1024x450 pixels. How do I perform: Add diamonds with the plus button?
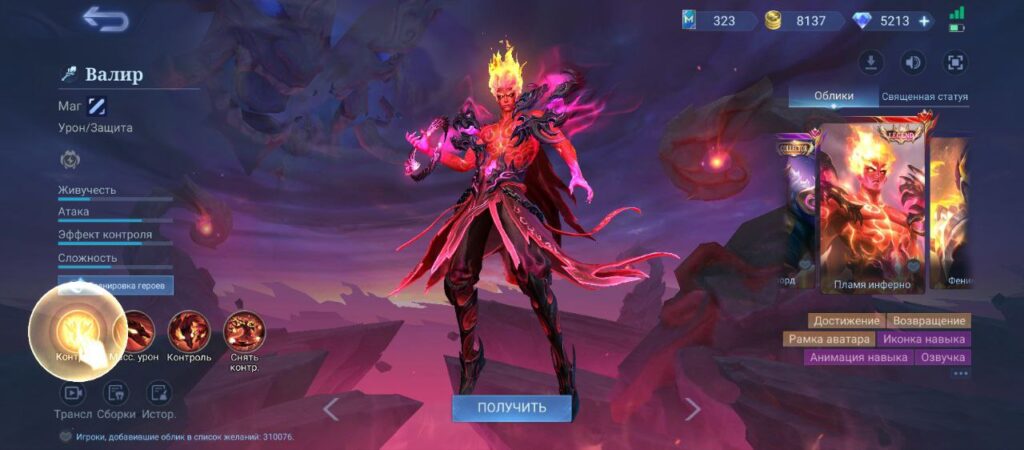coord(924,21)
